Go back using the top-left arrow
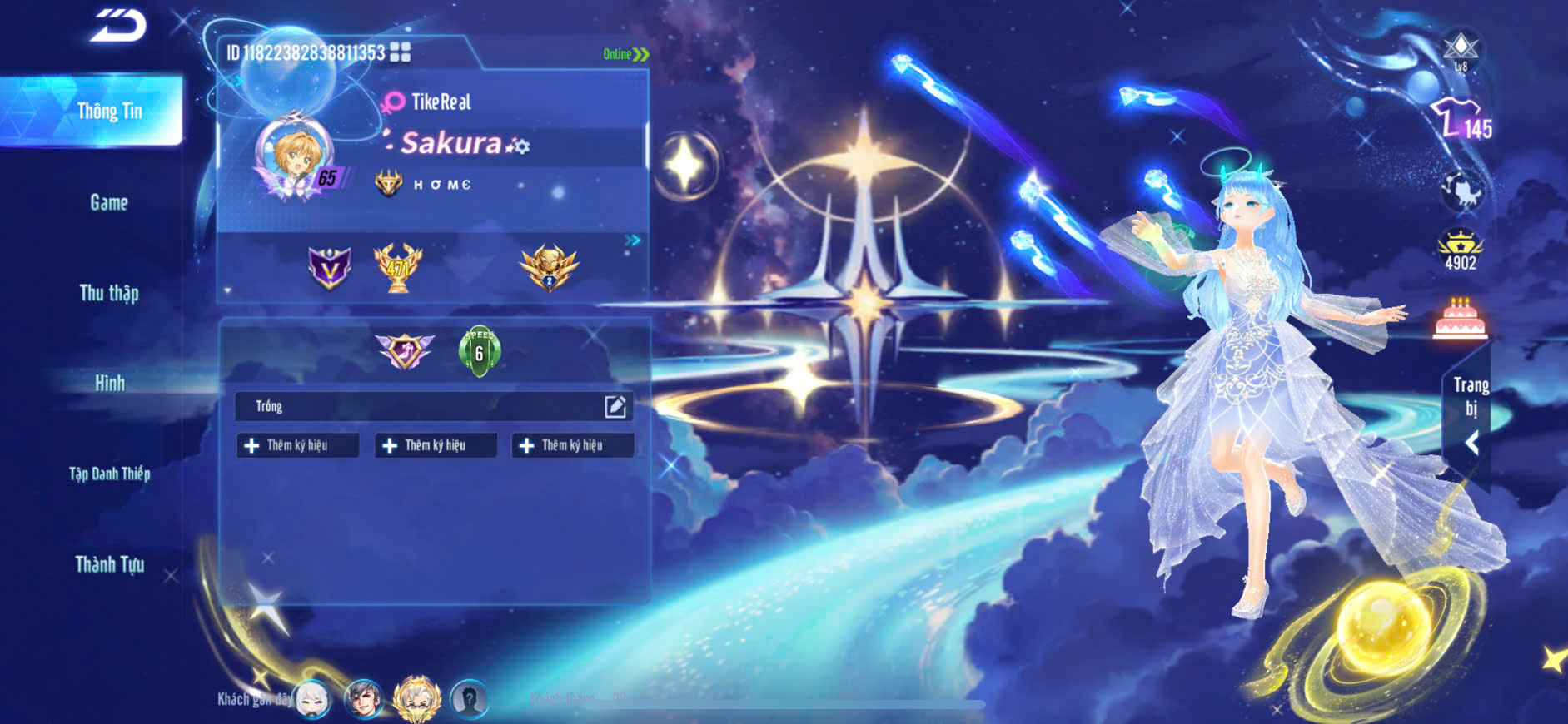 point(118,25)
